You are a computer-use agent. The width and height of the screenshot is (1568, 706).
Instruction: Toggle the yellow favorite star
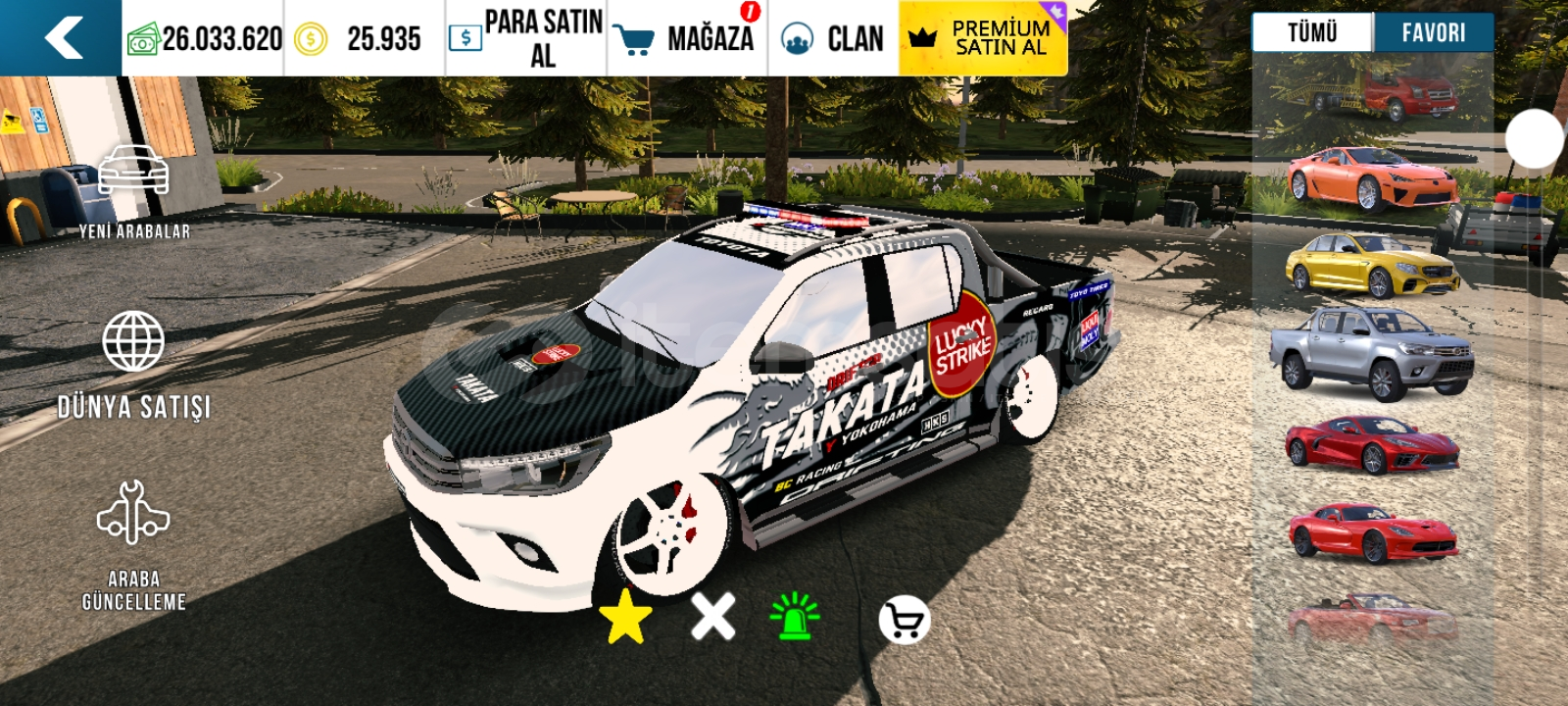(625, 618)
